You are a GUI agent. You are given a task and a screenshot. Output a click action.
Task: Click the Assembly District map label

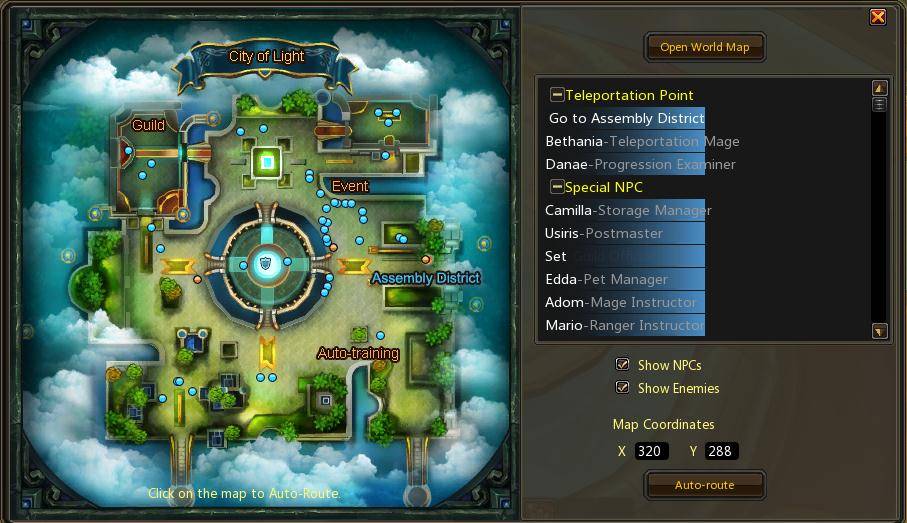coord(426,278)
